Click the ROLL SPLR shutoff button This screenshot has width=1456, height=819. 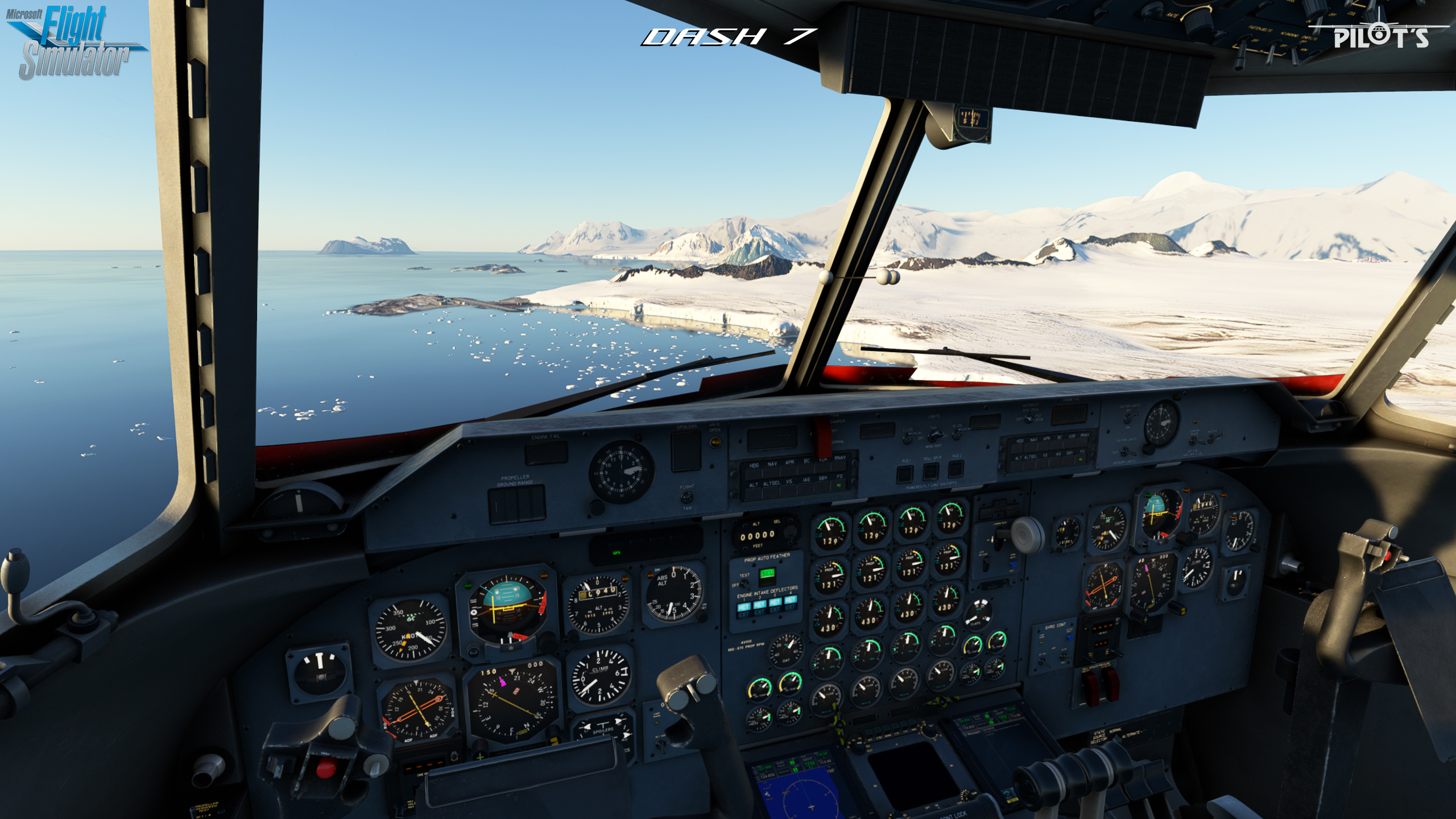[x=930, y=471]
